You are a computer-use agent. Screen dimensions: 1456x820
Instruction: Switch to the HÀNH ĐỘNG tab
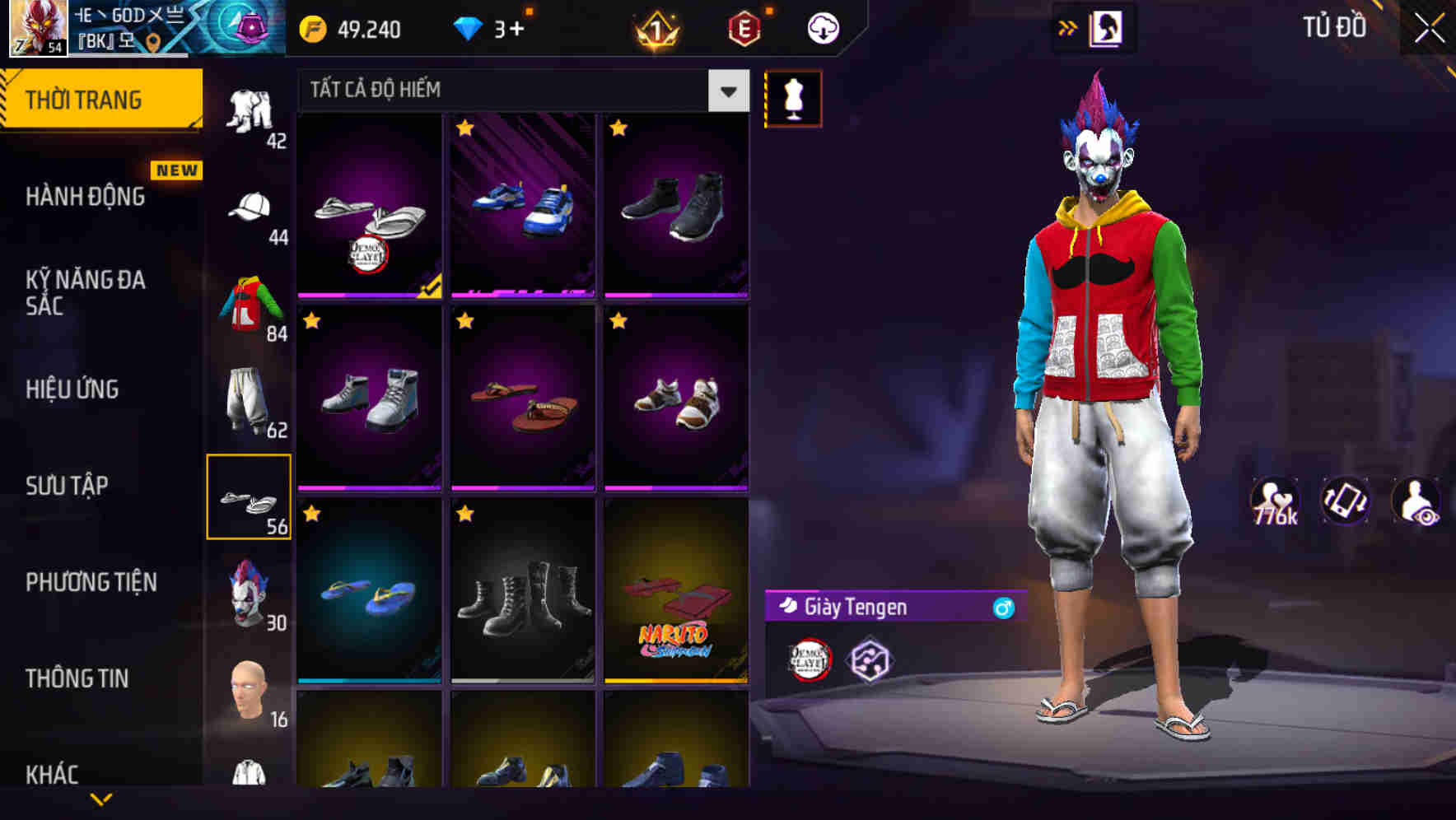coord(86,198)
